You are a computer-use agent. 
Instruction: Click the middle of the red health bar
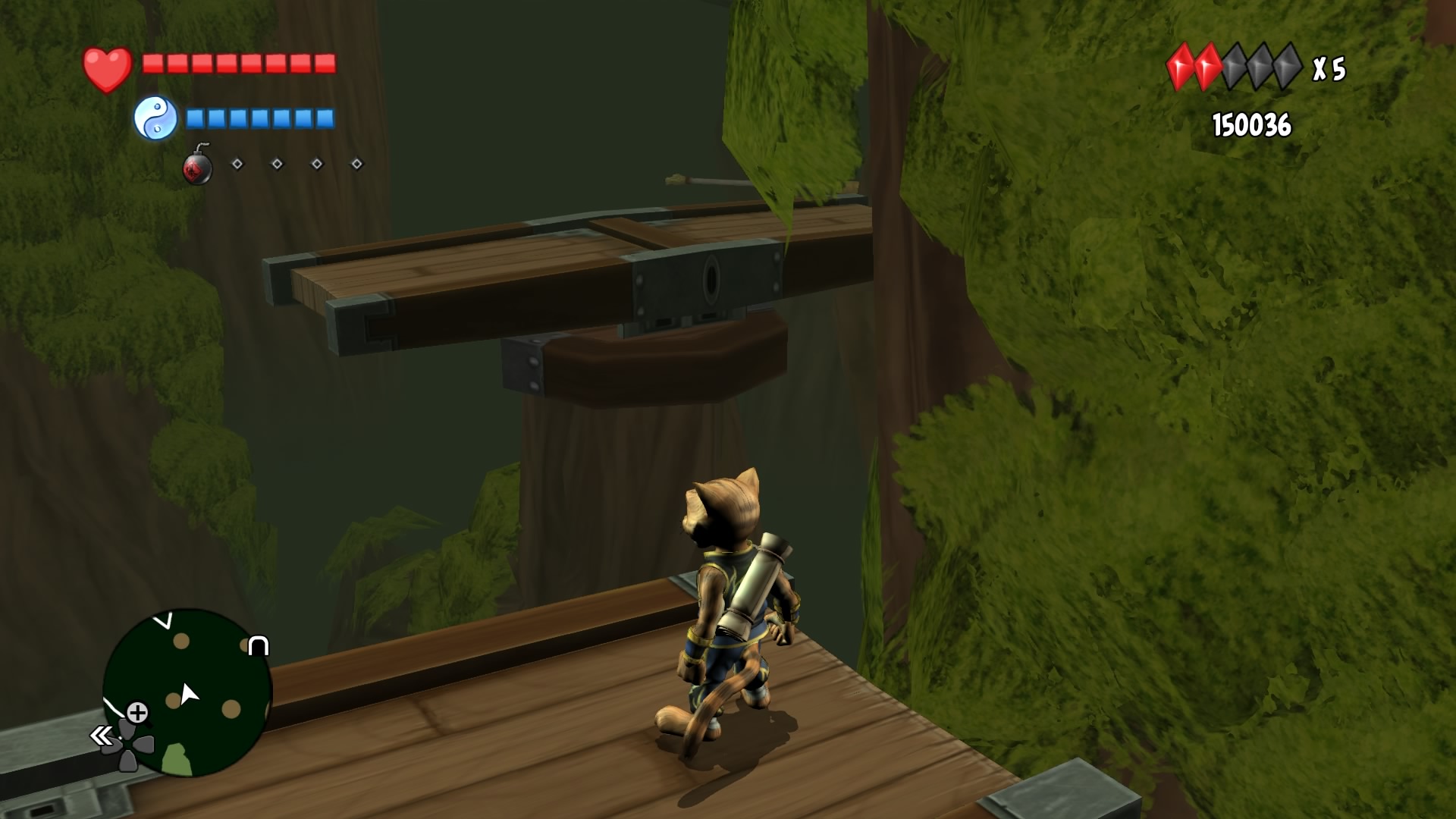(239, 64)
